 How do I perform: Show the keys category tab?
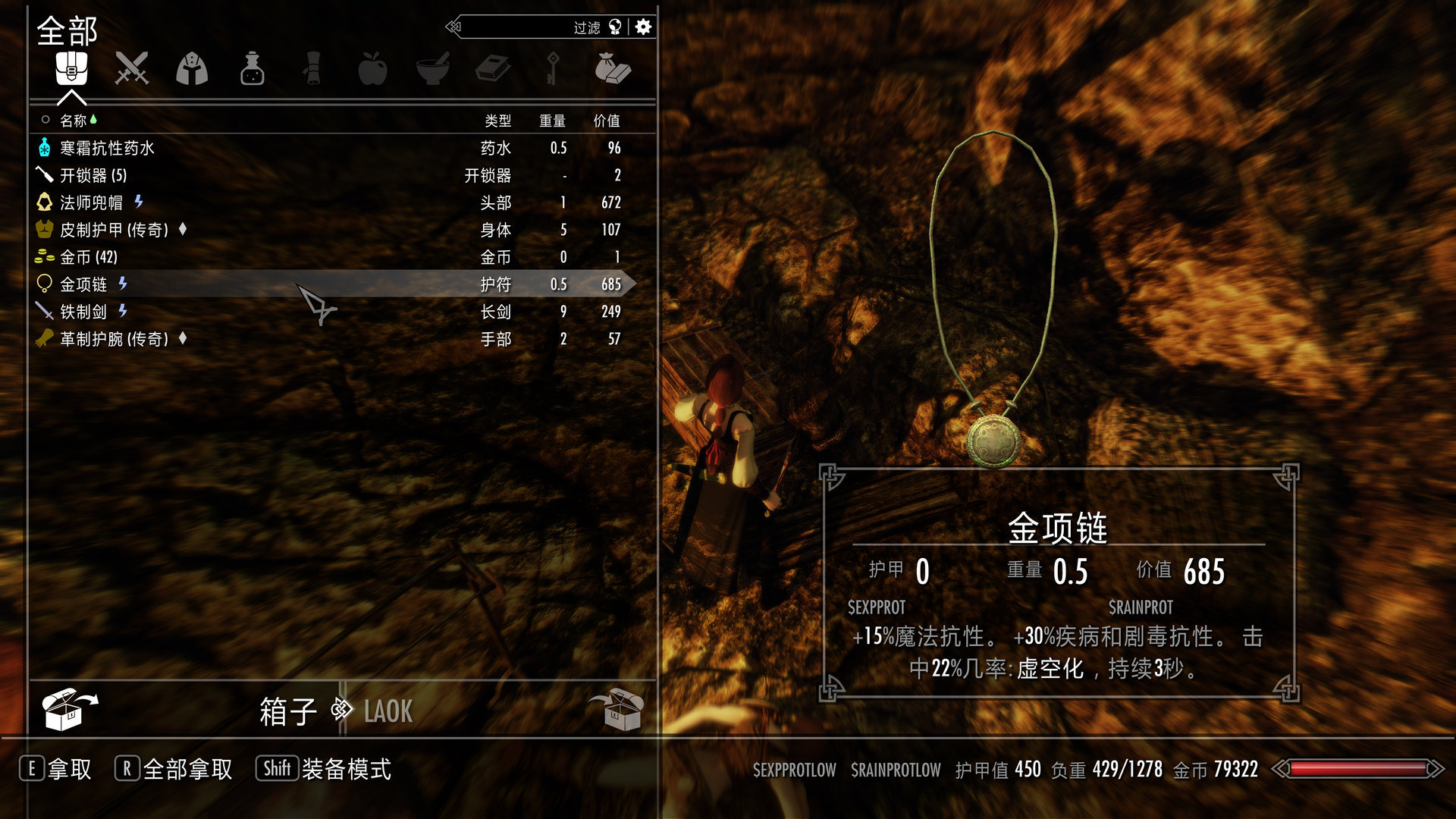553,69
